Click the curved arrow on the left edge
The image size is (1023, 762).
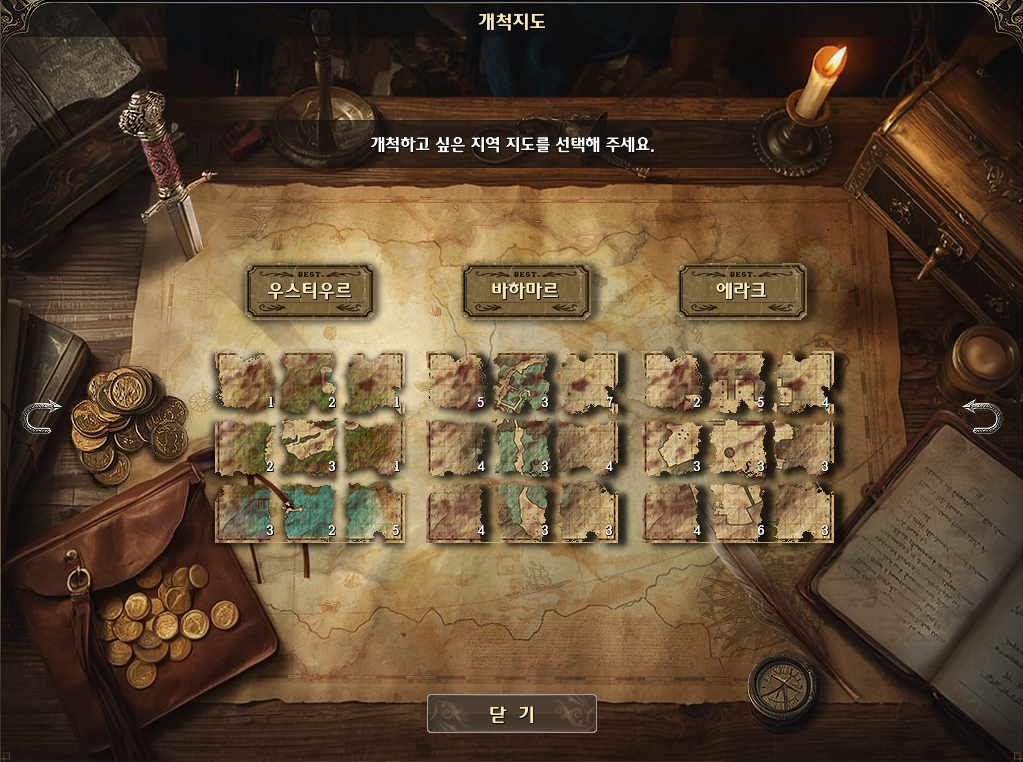pyautogui.click(x=42, y=415)
